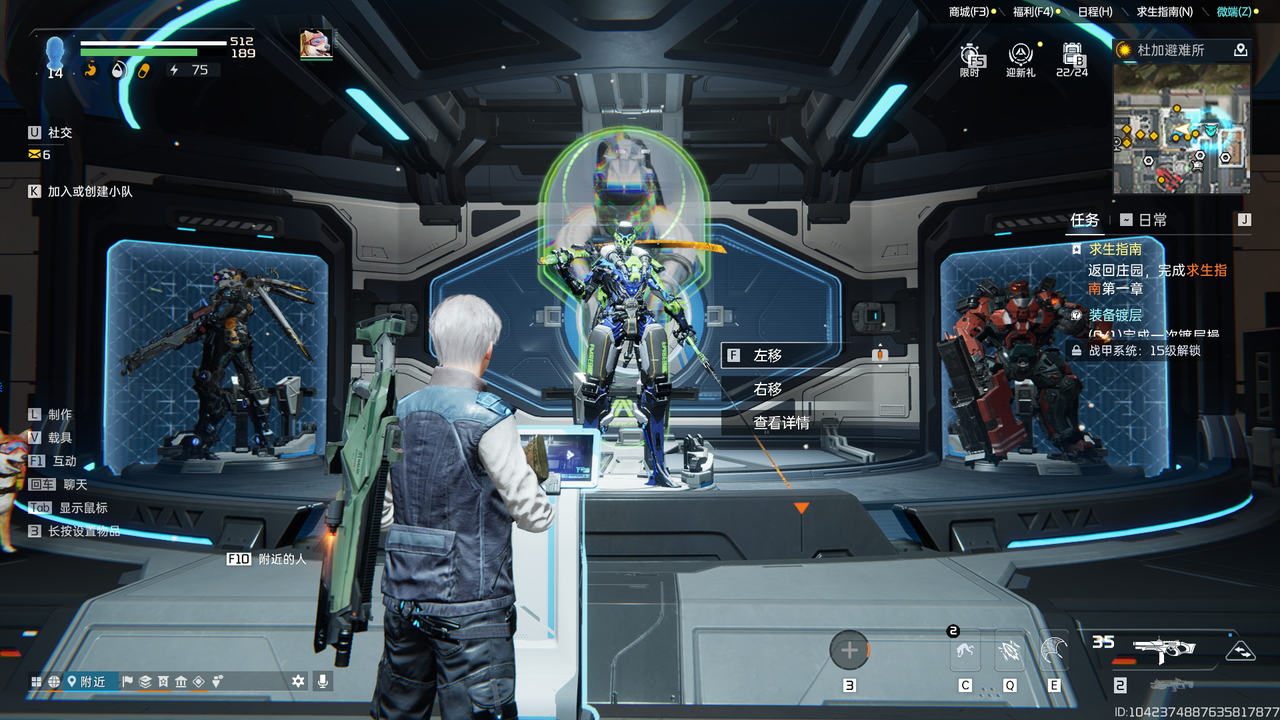This screenshot has width=1280, height=720.
Task: Select the 附近 nearby chat channel
Action: (x=86, y=682)
